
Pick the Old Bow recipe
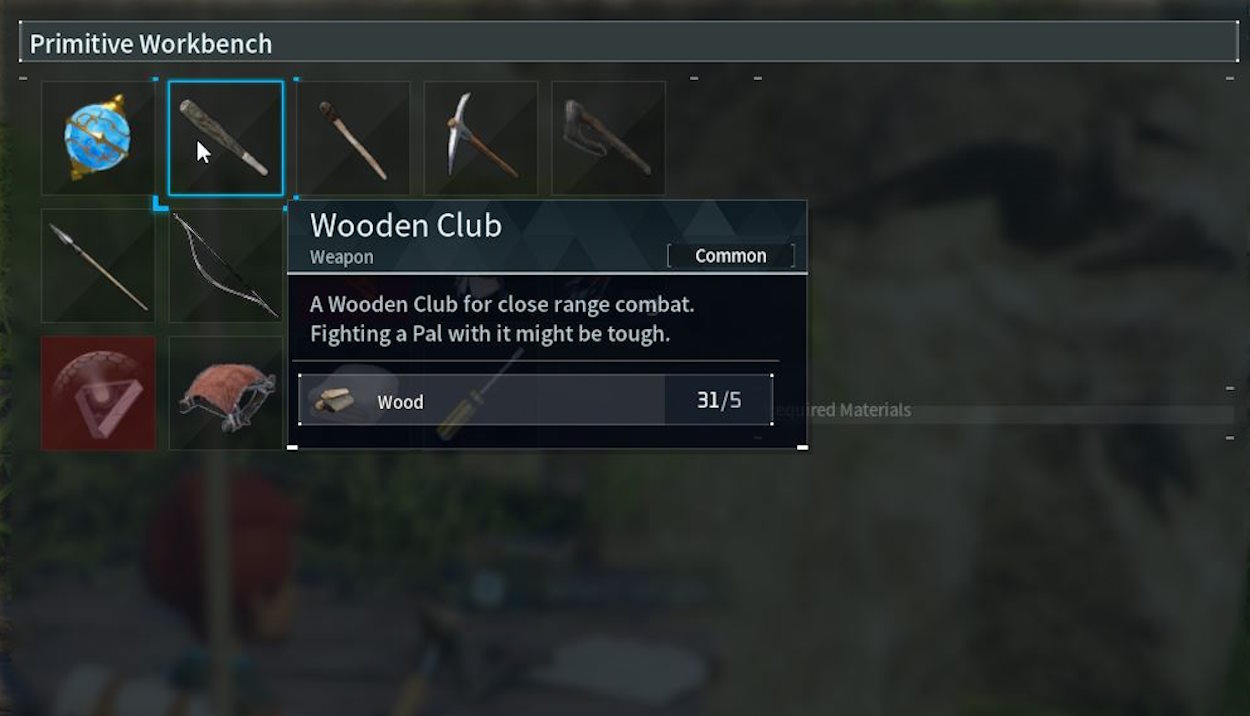[x=225, y=265]
